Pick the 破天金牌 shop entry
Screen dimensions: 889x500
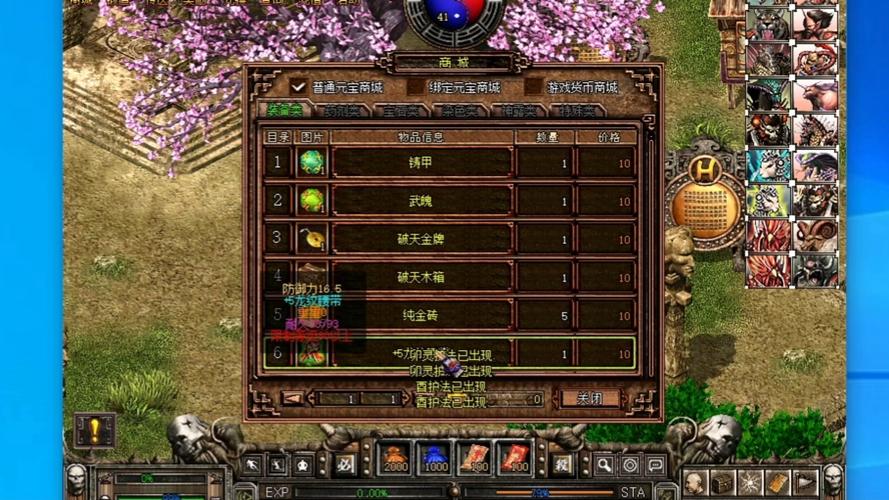[x=421, y=239]
